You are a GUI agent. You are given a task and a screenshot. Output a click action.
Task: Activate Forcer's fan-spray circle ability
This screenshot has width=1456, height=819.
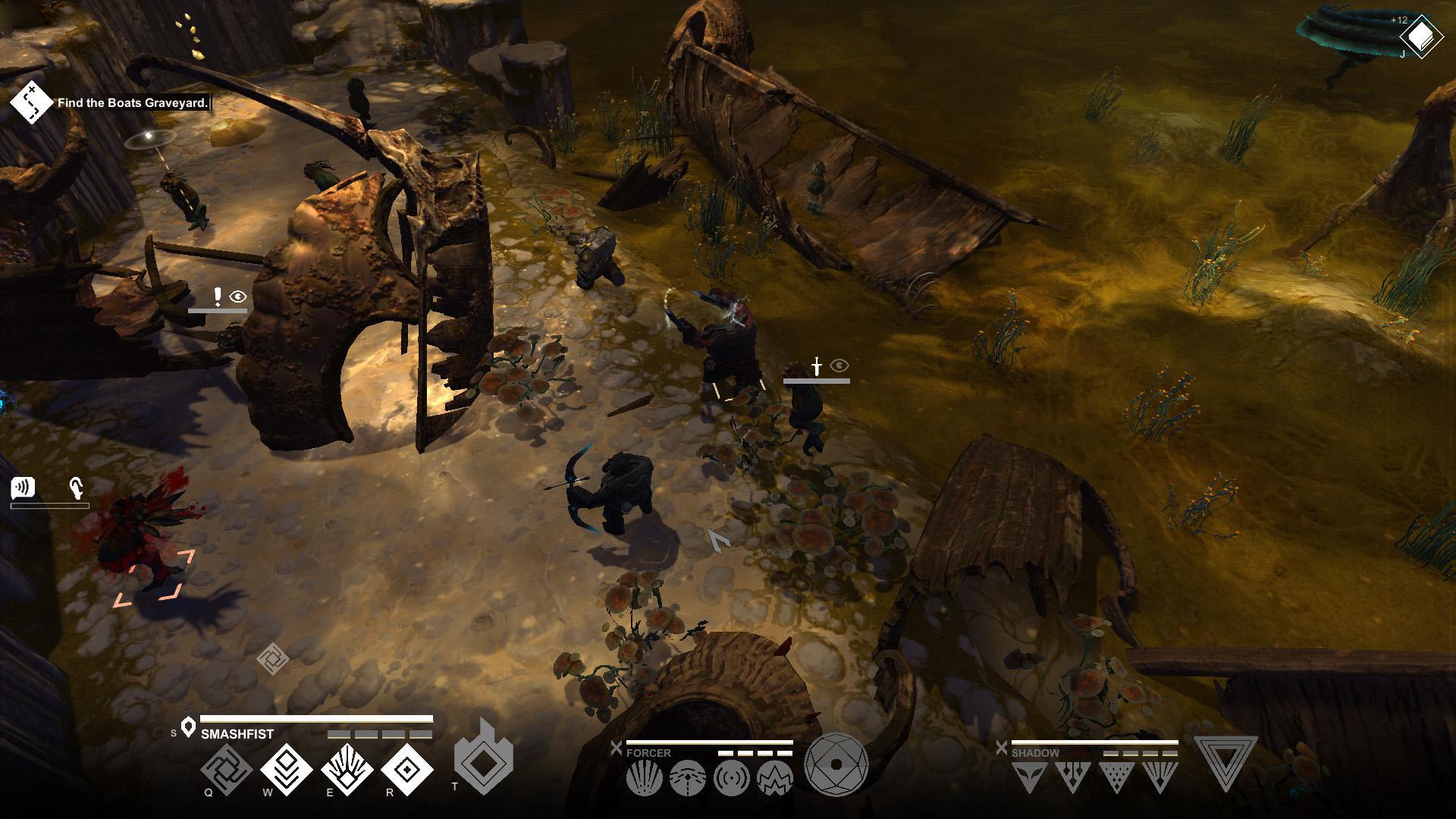[x=645, y=779]
